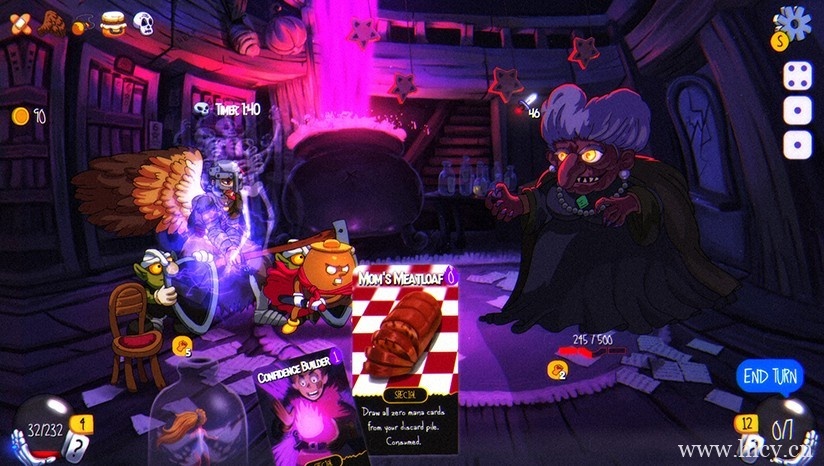Inspect the sandwich relic icon
Viewport: 824px width, 466px height.
click(x=112, y=22)
